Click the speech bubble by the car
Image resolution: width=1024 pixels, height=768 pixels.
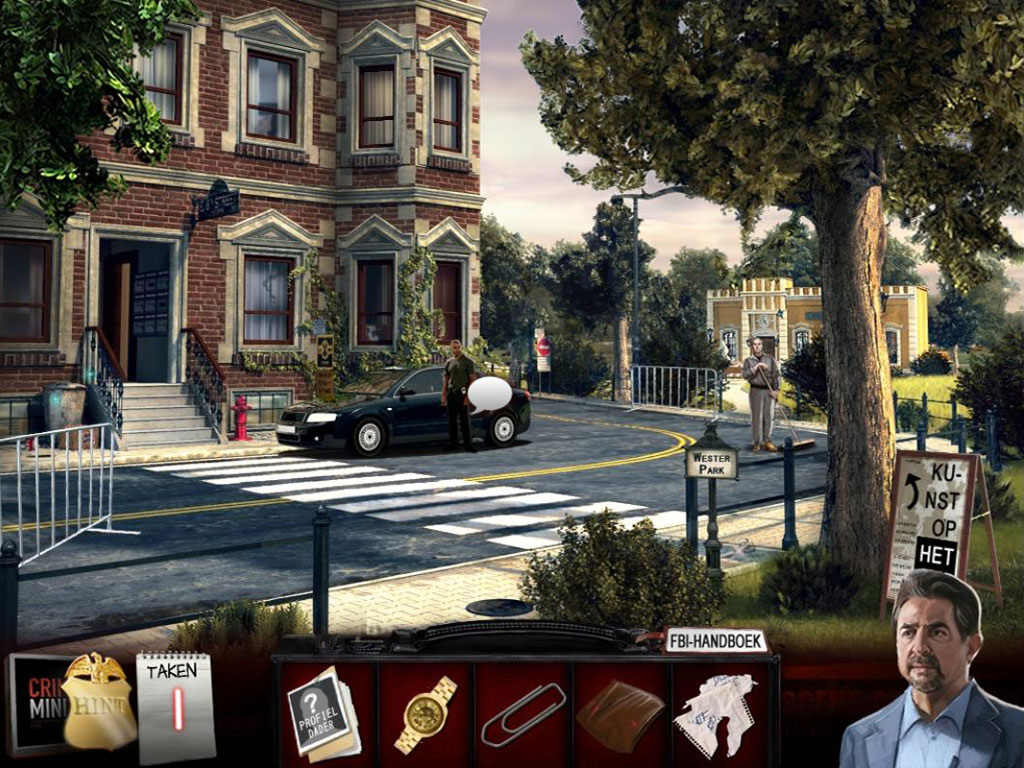pos(489,395)
